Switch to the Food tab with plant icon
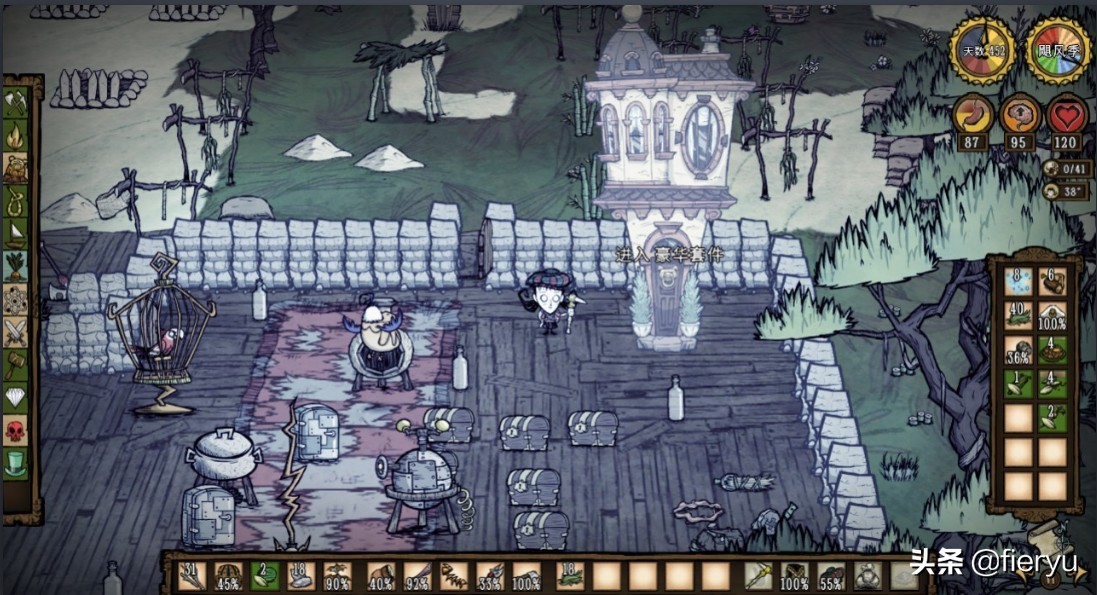The width and height of the screenshot is (1097, 595). click(17, 266)
